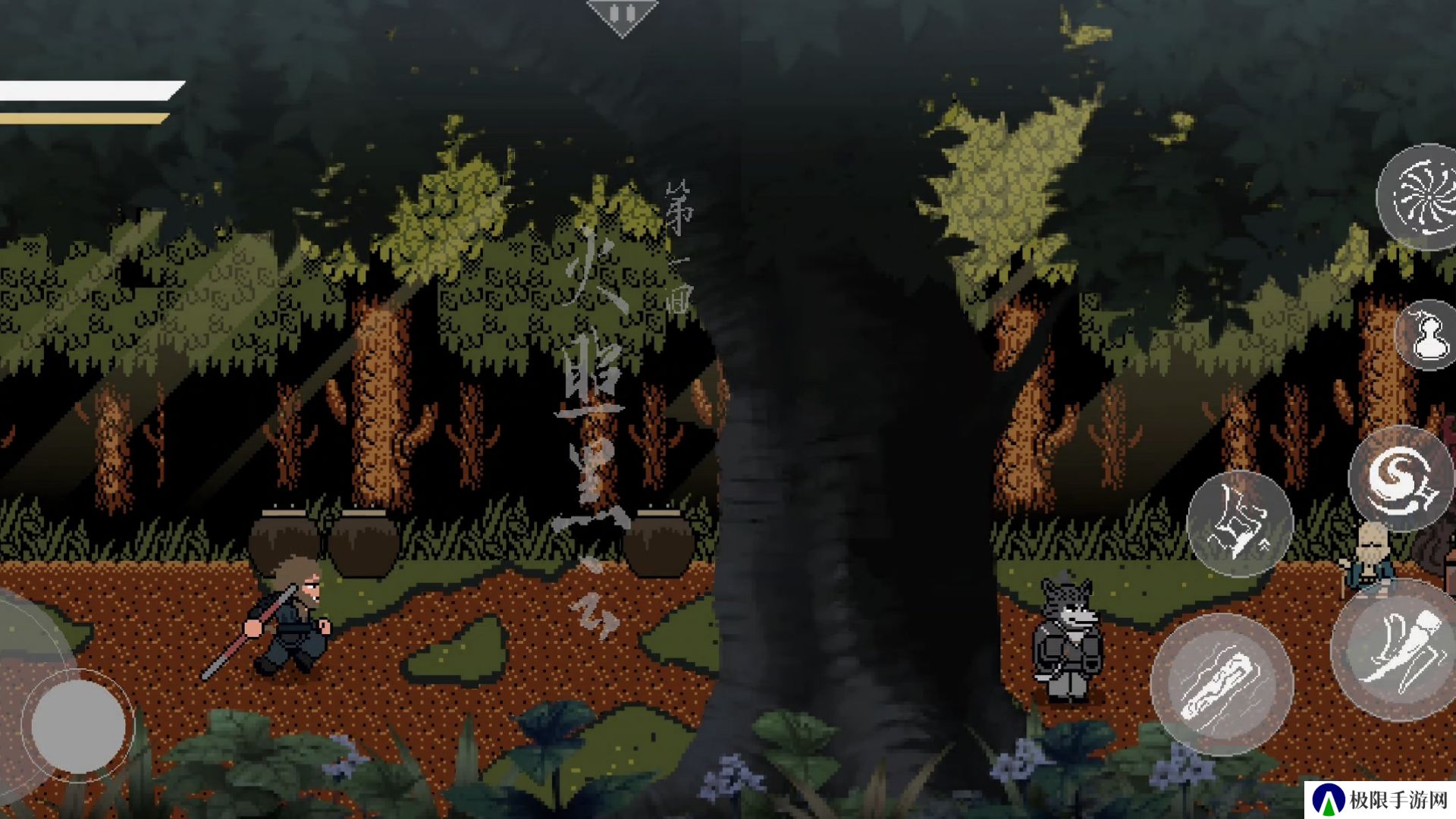Tap the virtual joystick thumb pad
This screenshot has height=819, width=1456.
click(x=78, y=726)
